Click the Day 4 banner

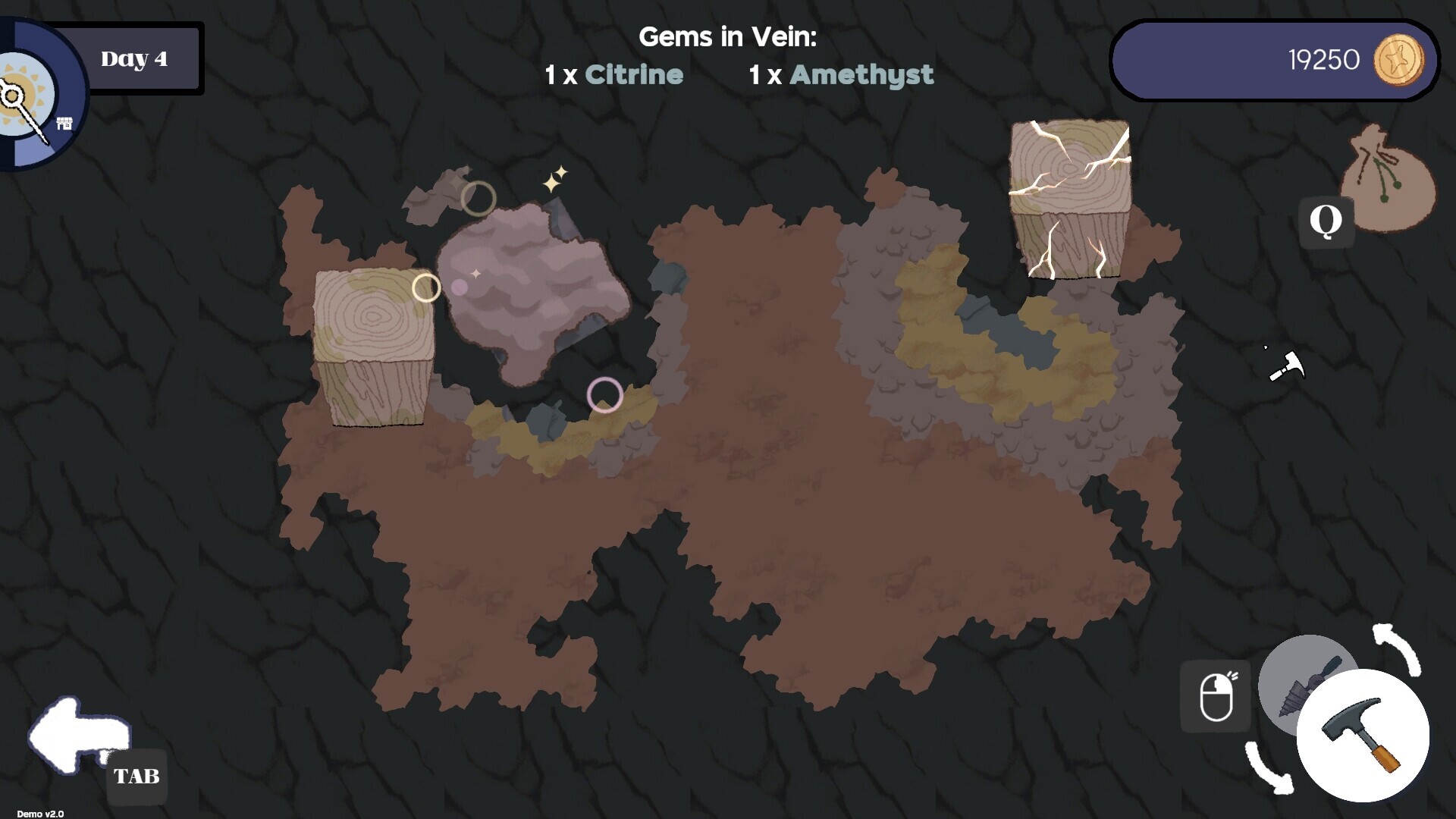135,58
